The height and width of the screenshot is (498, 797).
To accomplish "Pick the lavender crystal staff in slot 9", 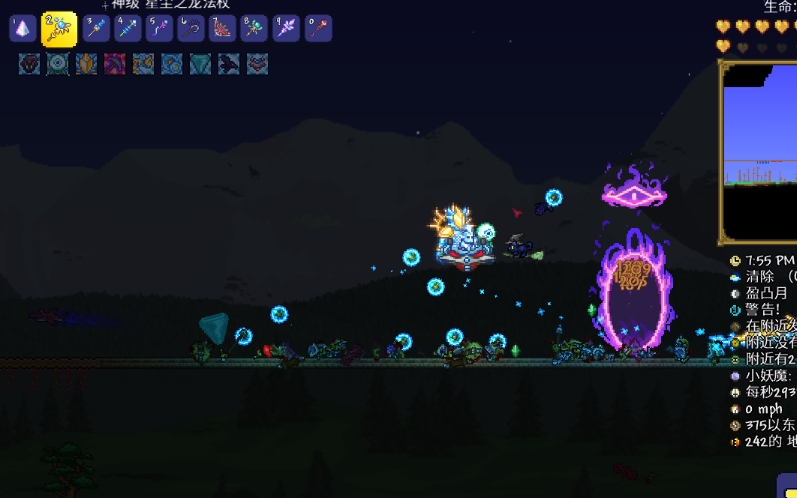I will tap(286, 28).
